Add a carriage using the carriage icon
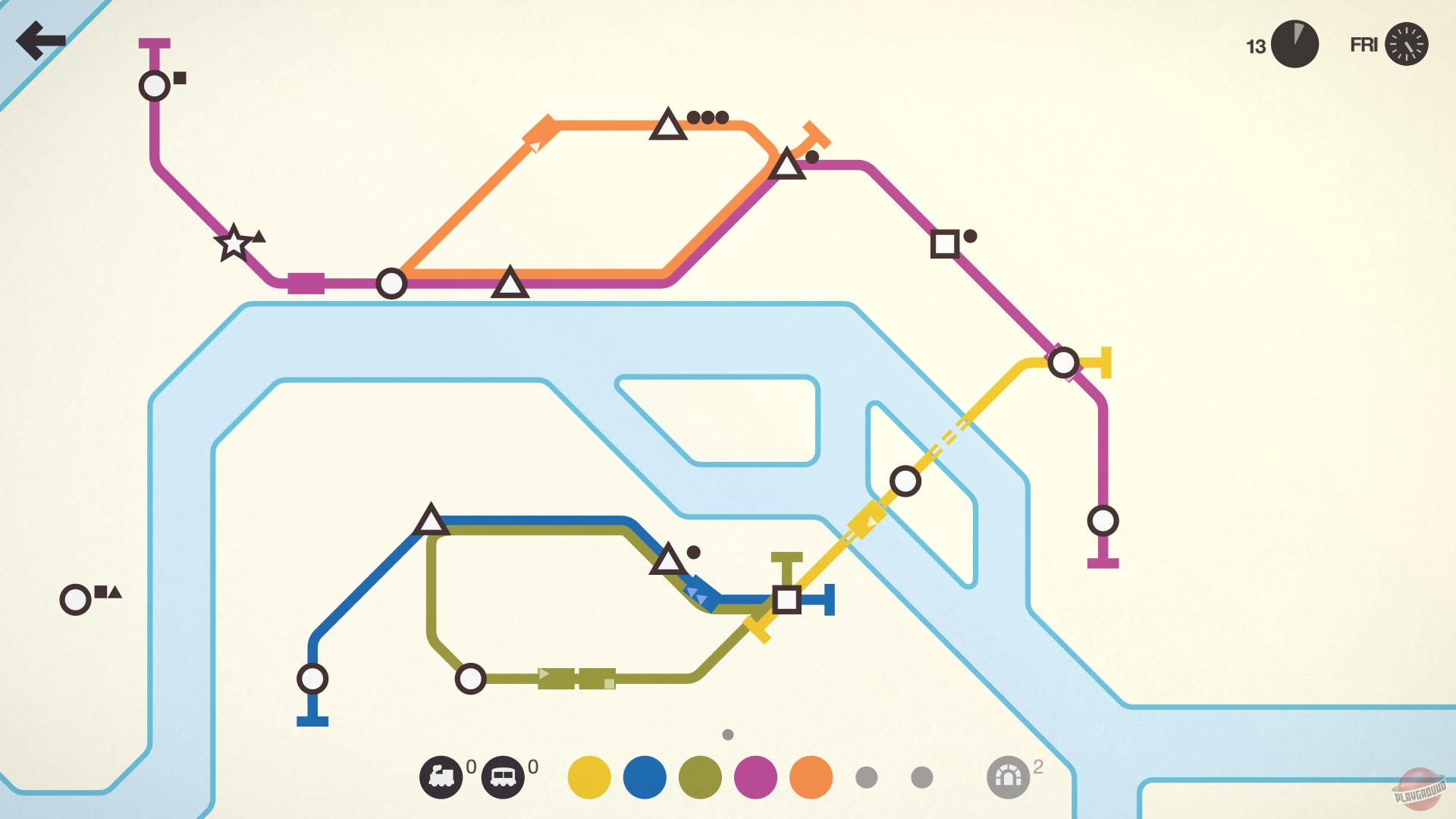 (x=505, y=776)
